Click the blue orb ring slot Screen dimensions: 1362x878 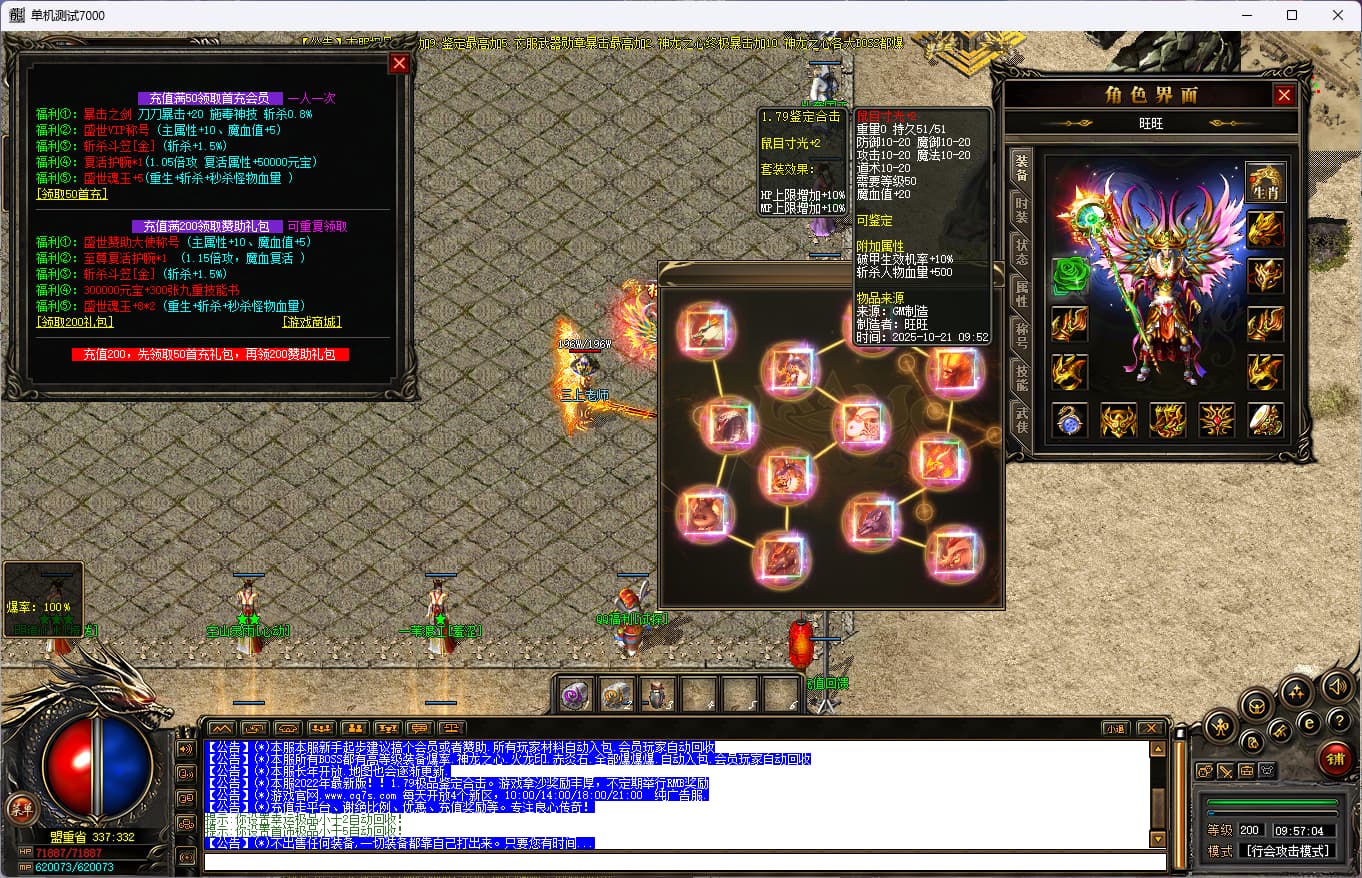(1069, 421)
